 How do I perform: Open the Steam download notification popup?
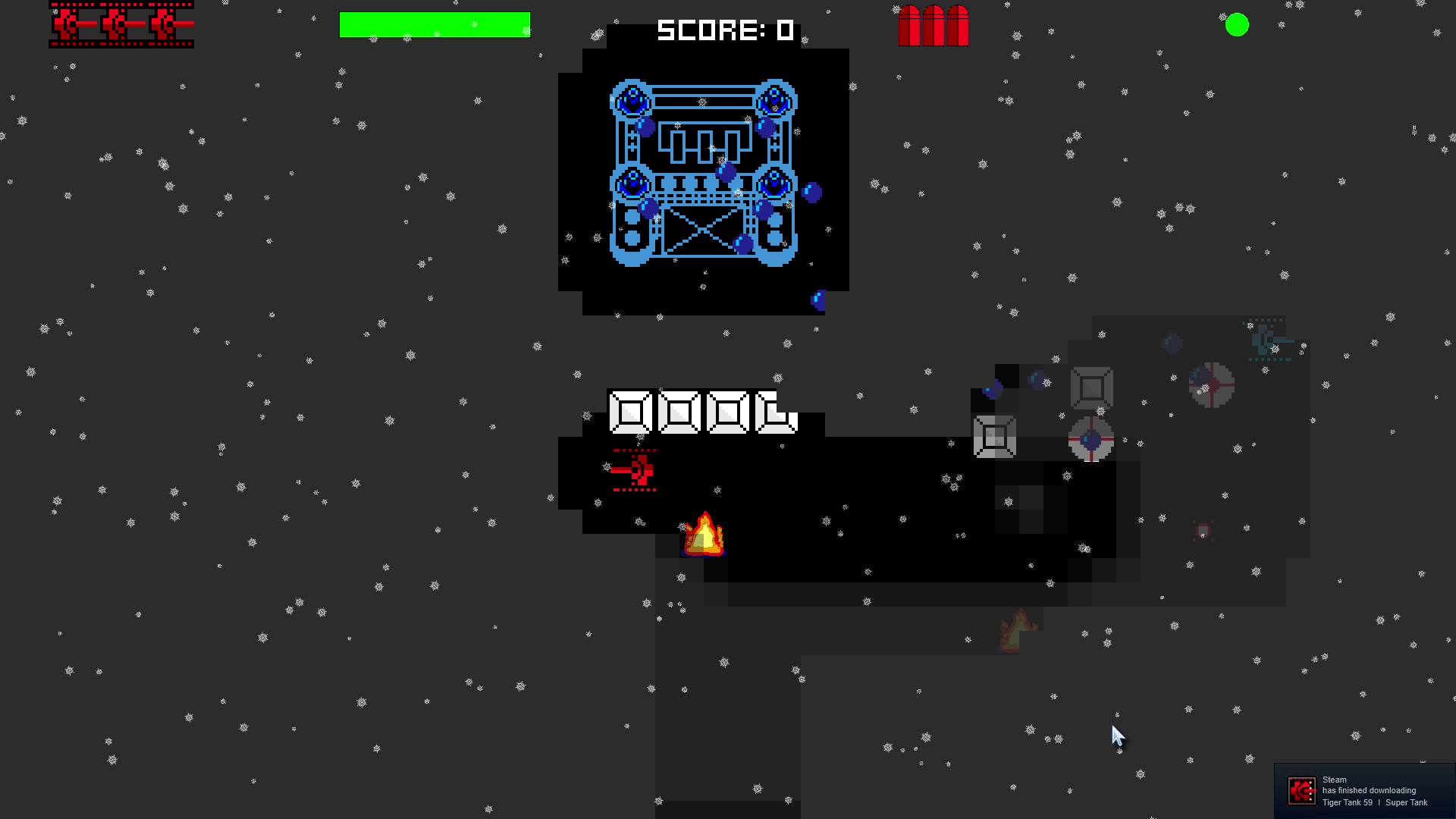pos(1365,790)
